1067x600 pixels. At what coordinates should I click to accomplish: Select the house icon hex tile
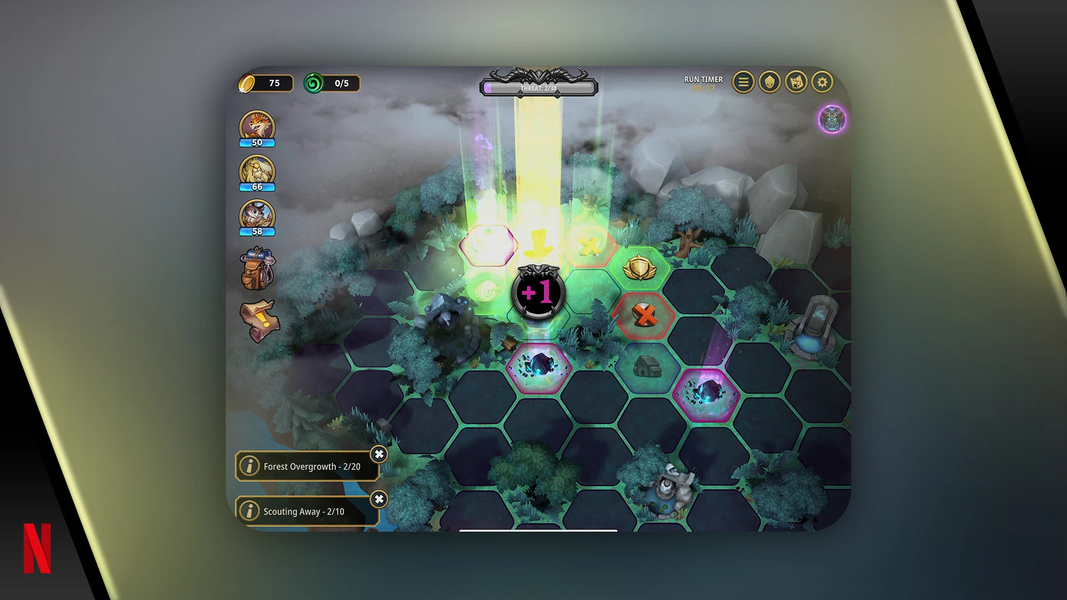(645, 364)
